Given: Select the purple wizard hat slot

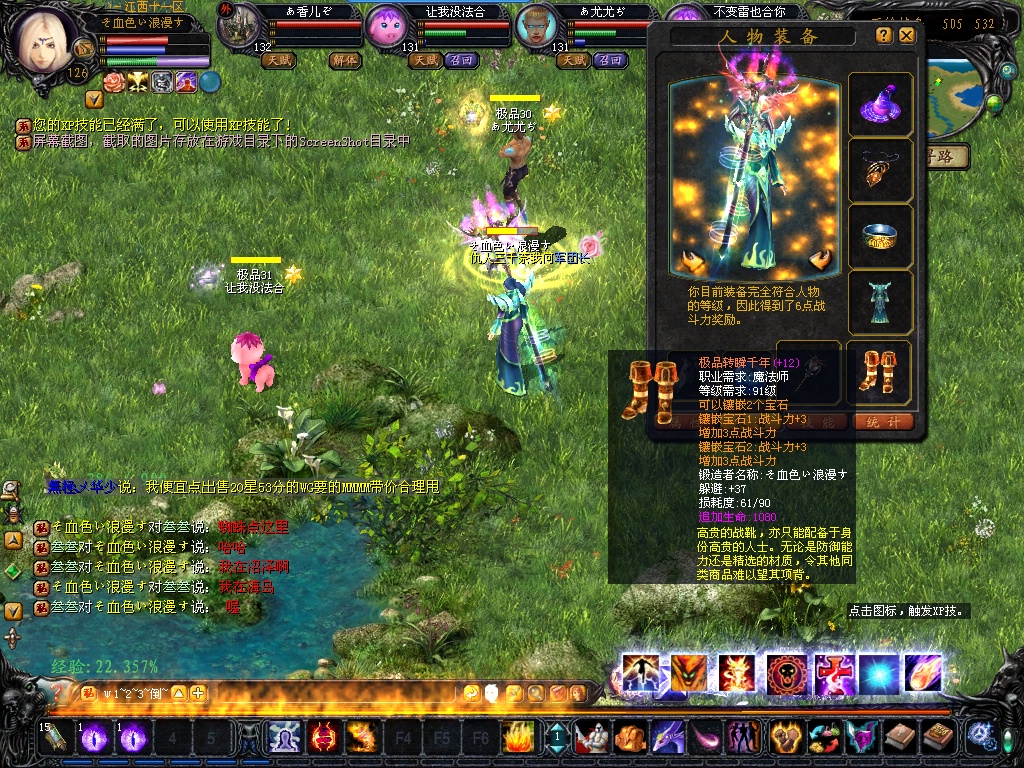Looking at the screenshot, I should 880,105.
